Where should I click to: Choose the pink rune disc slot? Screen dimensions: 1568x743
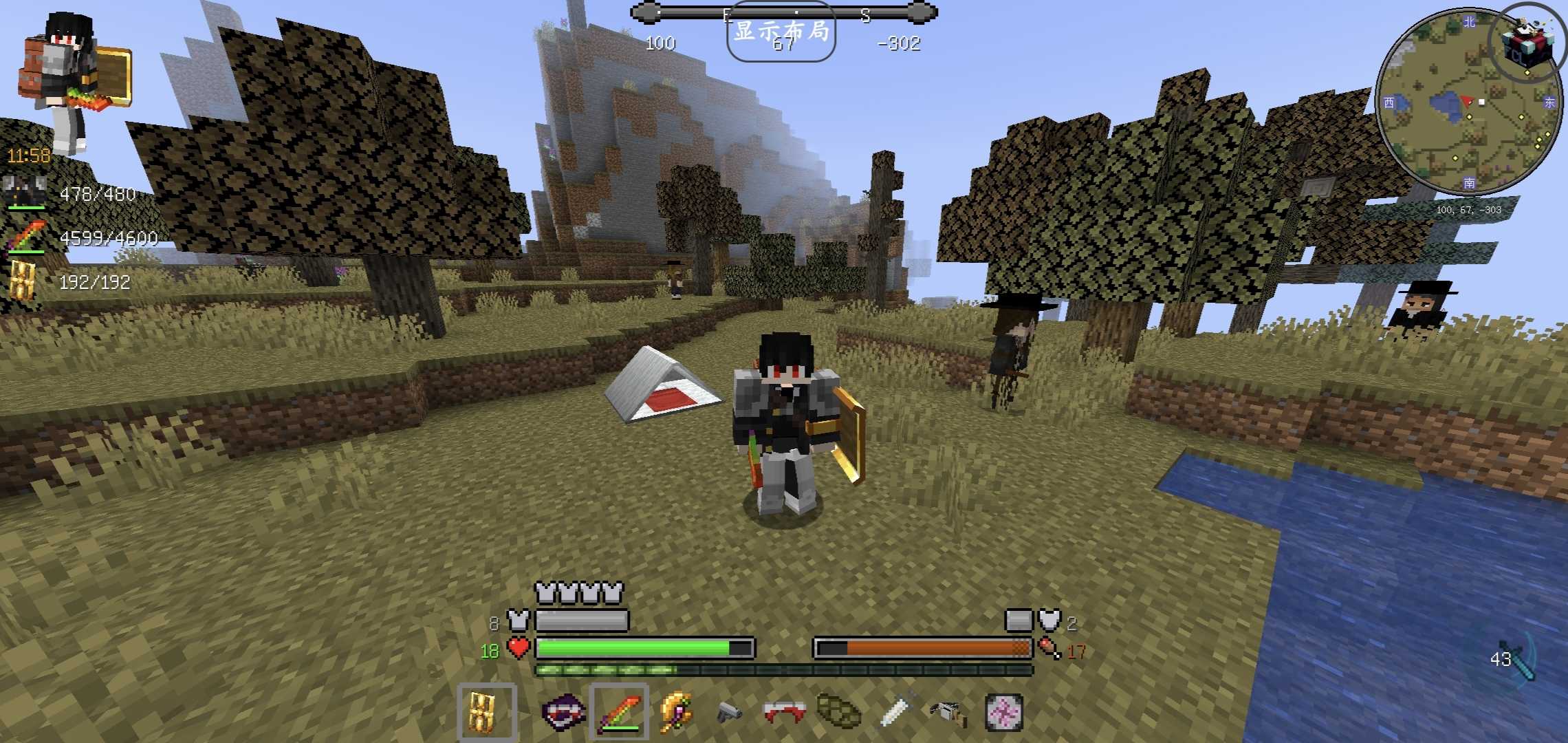[1004, 712]
